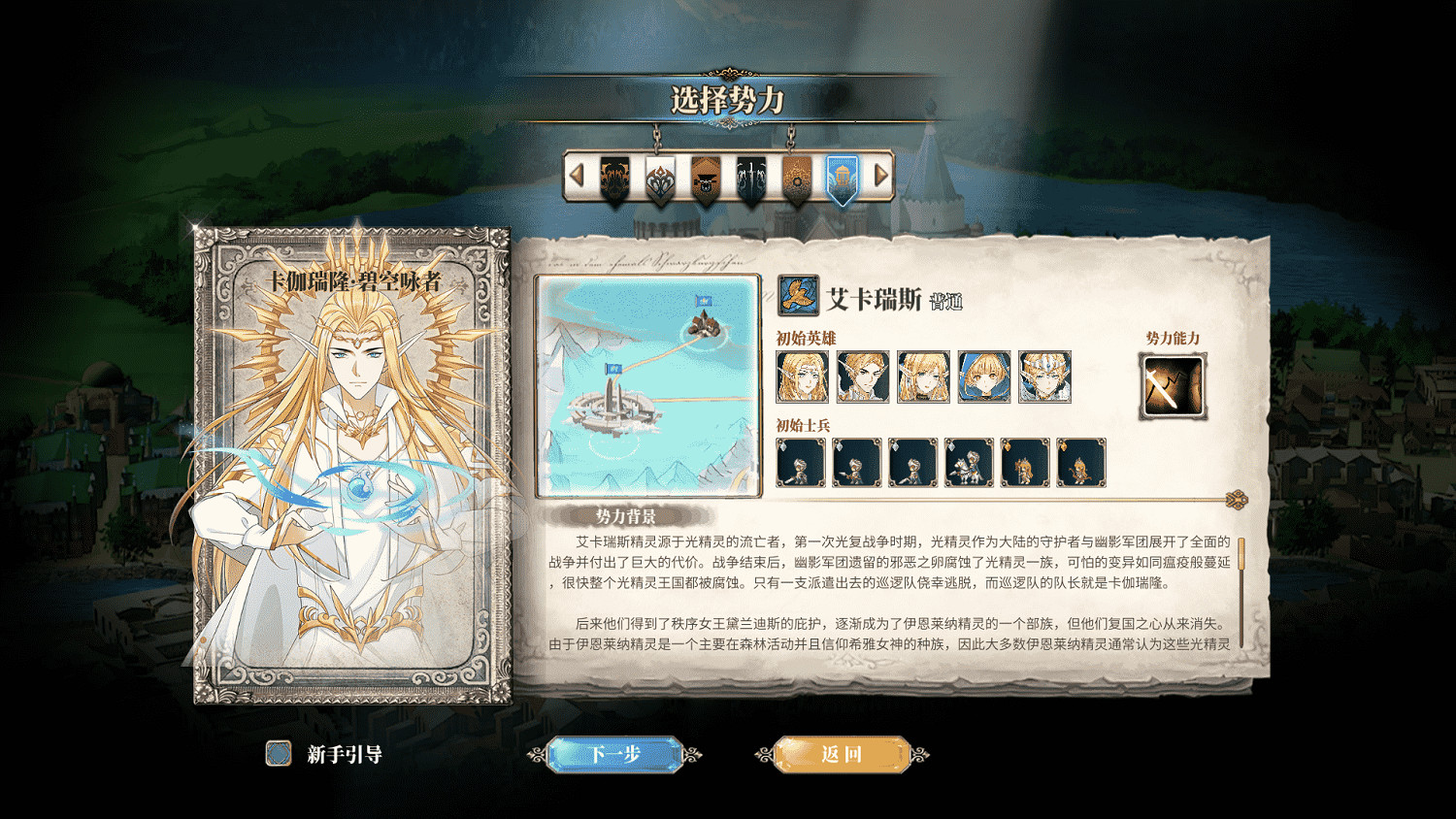Image resolution: width=1456 pixels, height=819 pixels.
Task: Select the third elf hero portrait
Action: [x=923, y=378]
